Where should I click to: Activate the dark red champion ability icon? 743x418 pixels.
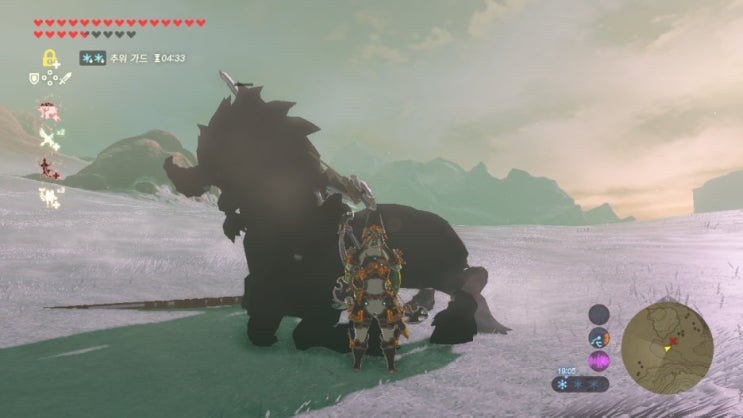(x=47, y=168)
